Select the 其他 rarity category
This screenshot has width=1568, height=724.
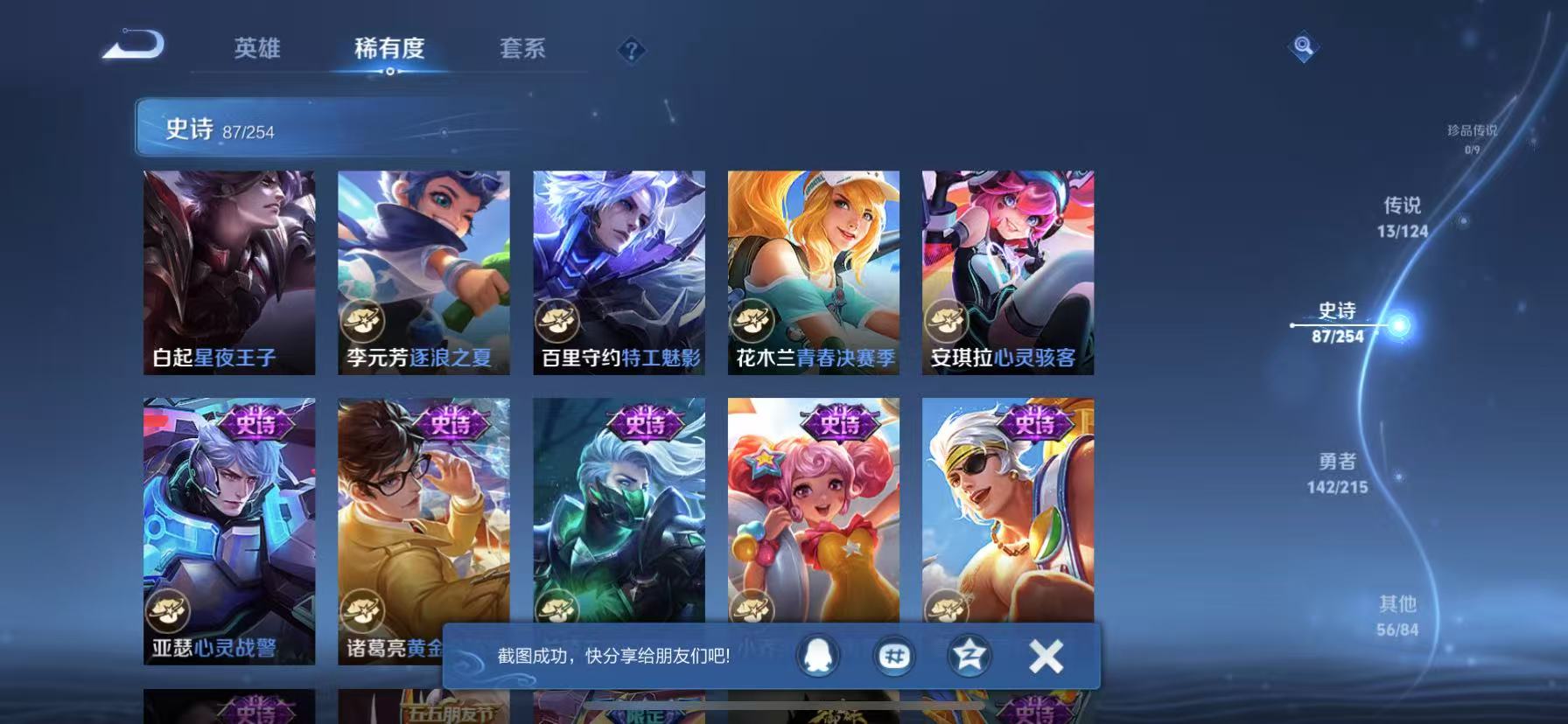[x=1399, y=614]
